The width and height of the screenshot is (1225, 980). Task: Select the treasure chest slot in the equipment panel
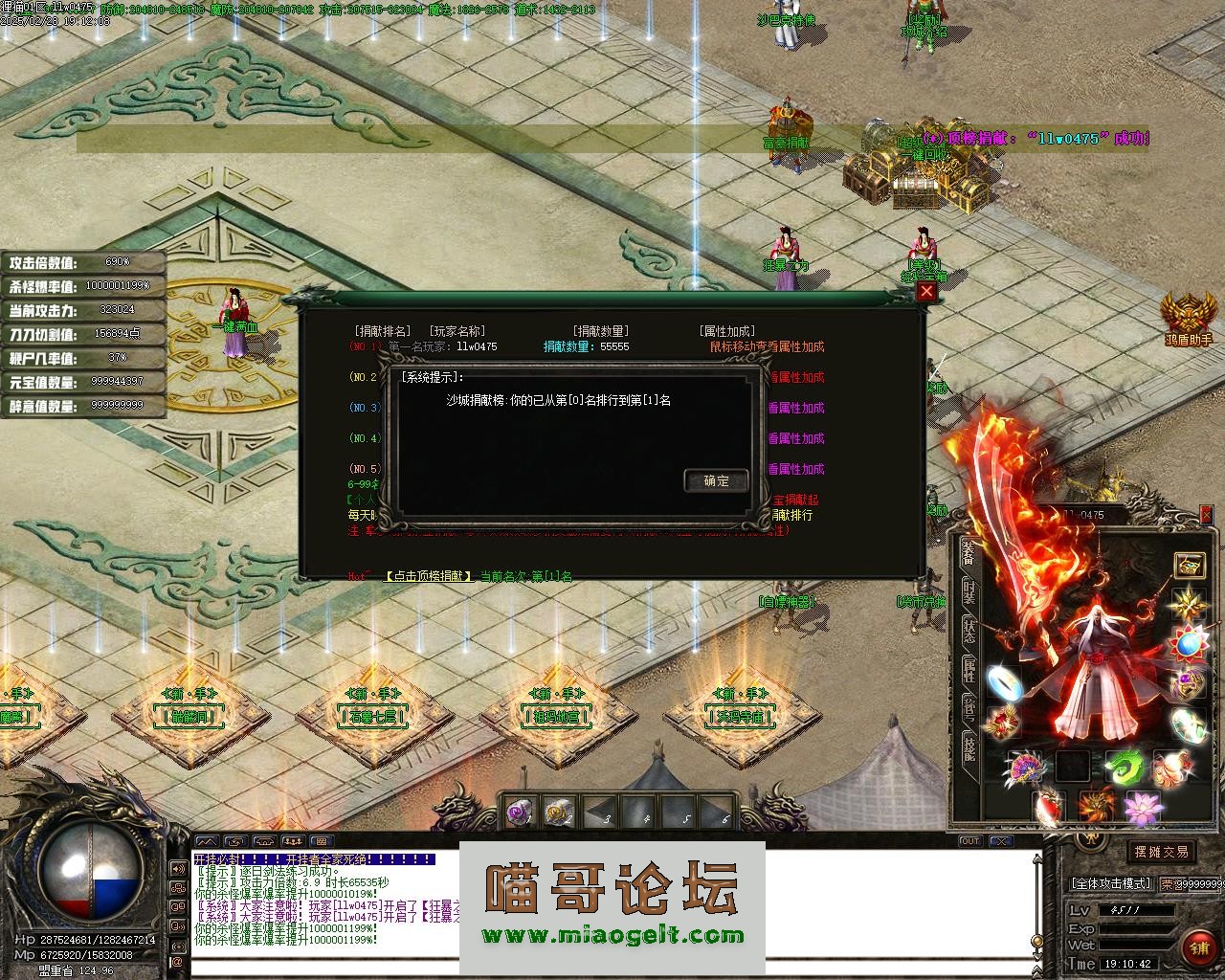[x=1189, y=565]
